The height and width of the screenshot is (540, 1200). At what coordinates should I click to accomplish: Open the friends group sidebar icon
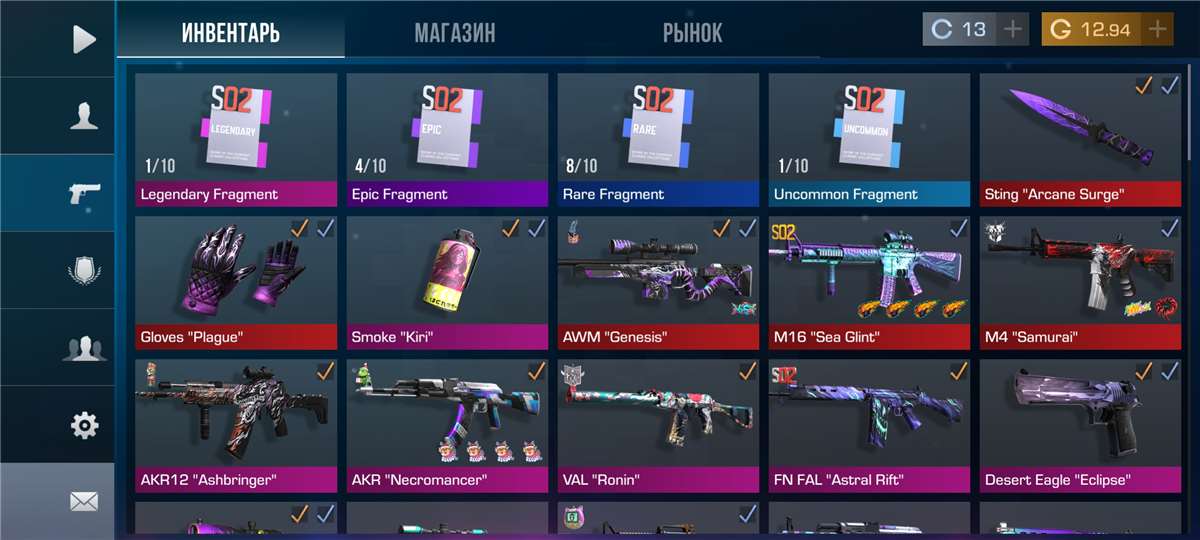(x=84, y=348)
